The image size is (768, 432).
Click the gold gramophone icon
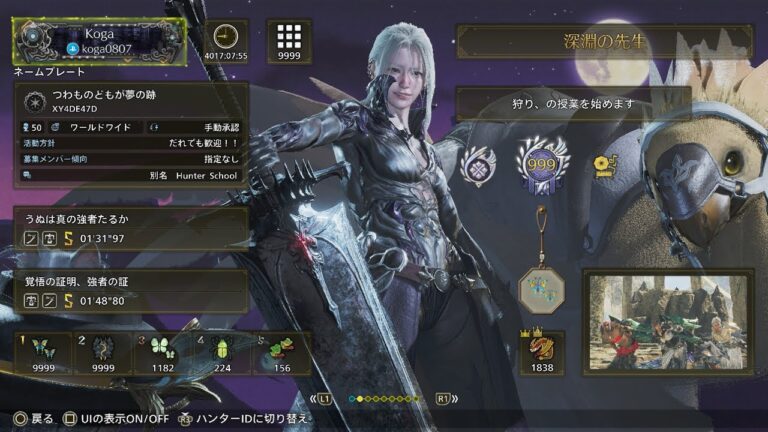[604, 164]
